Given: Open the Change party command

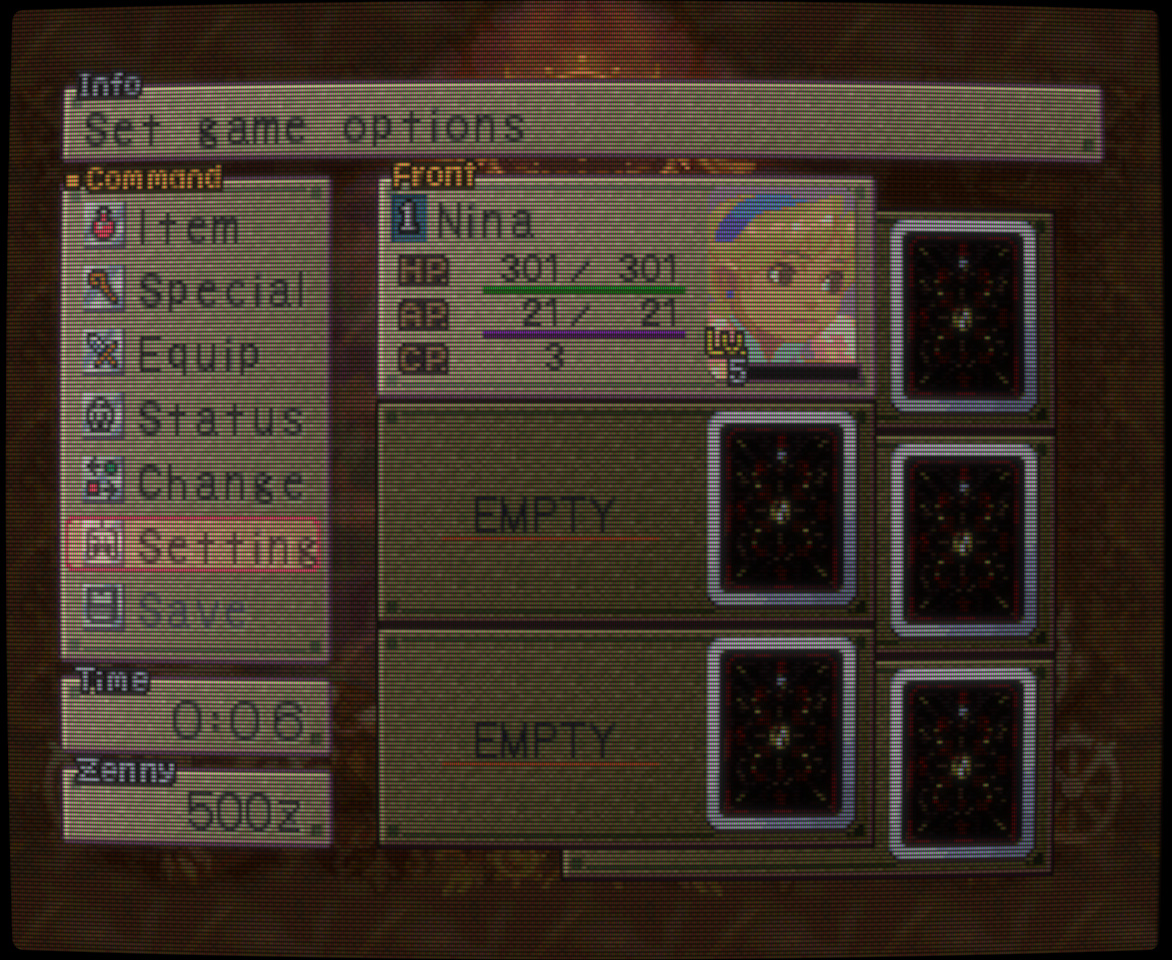Looking at the screenshot, I should click(x=195, y=483).
